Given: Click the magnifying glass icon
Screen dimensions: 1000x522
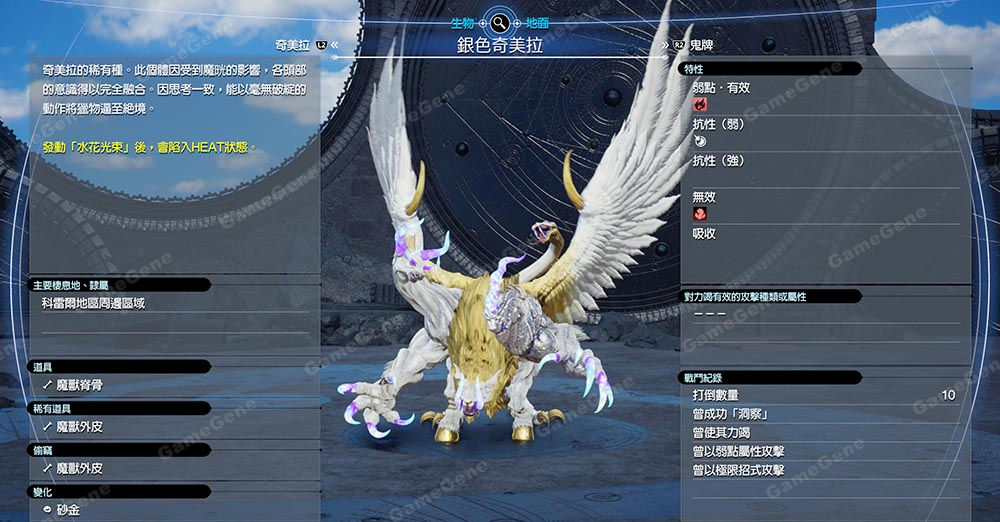Looking at the screenshot, I should point(499,21).
